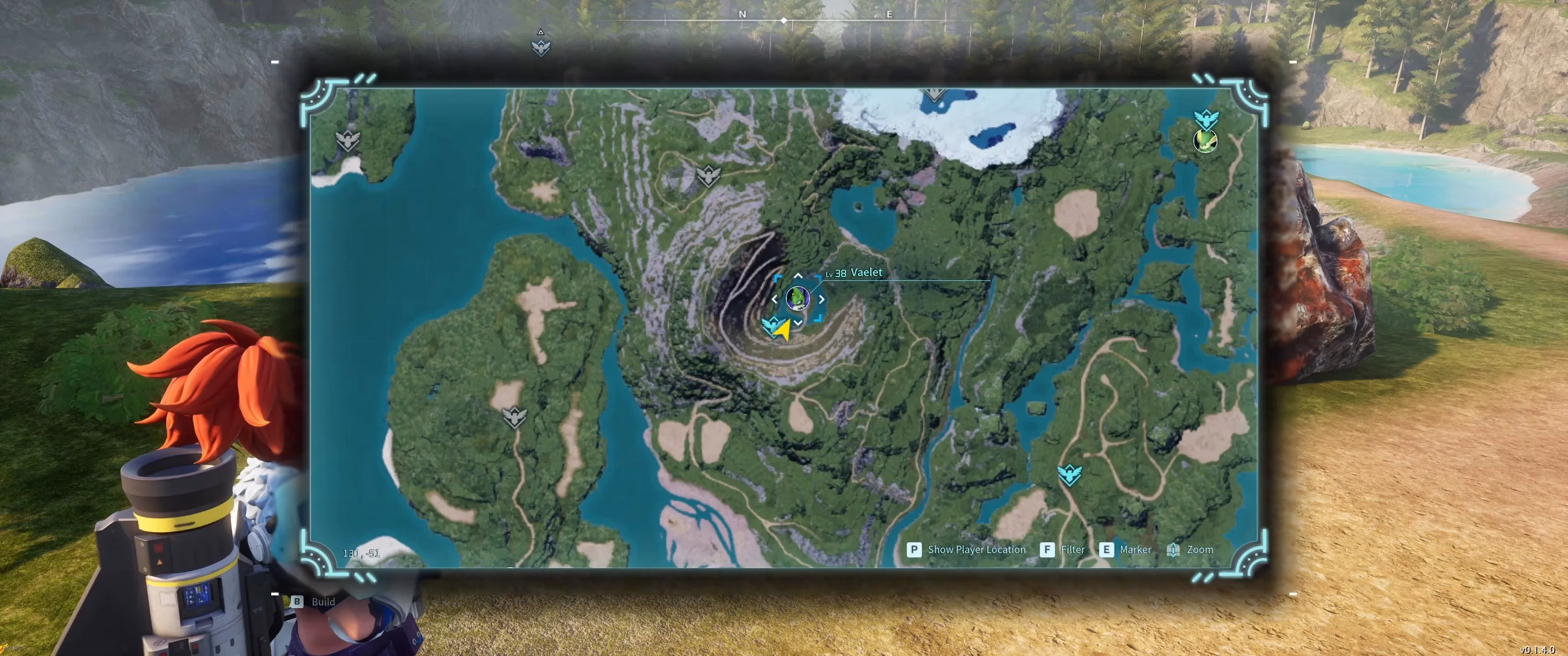Select the grey fast travel marker on the small northwestern island
The height and width of the screenshot is (656, 1568).
point(348,141)
